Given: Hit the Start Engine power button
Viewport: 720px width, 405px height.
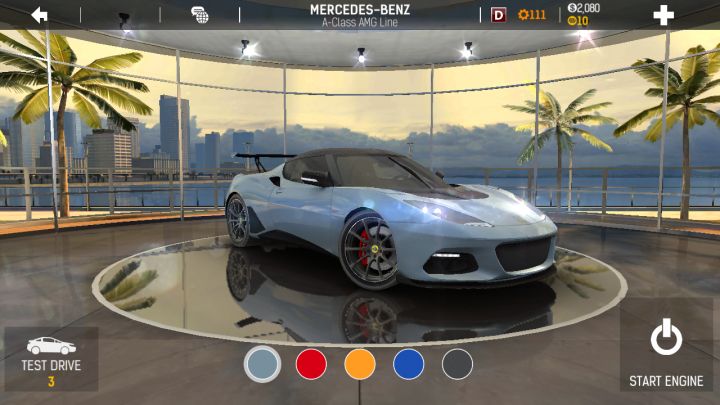Looking at the screenshot, I should coord(666,350).
